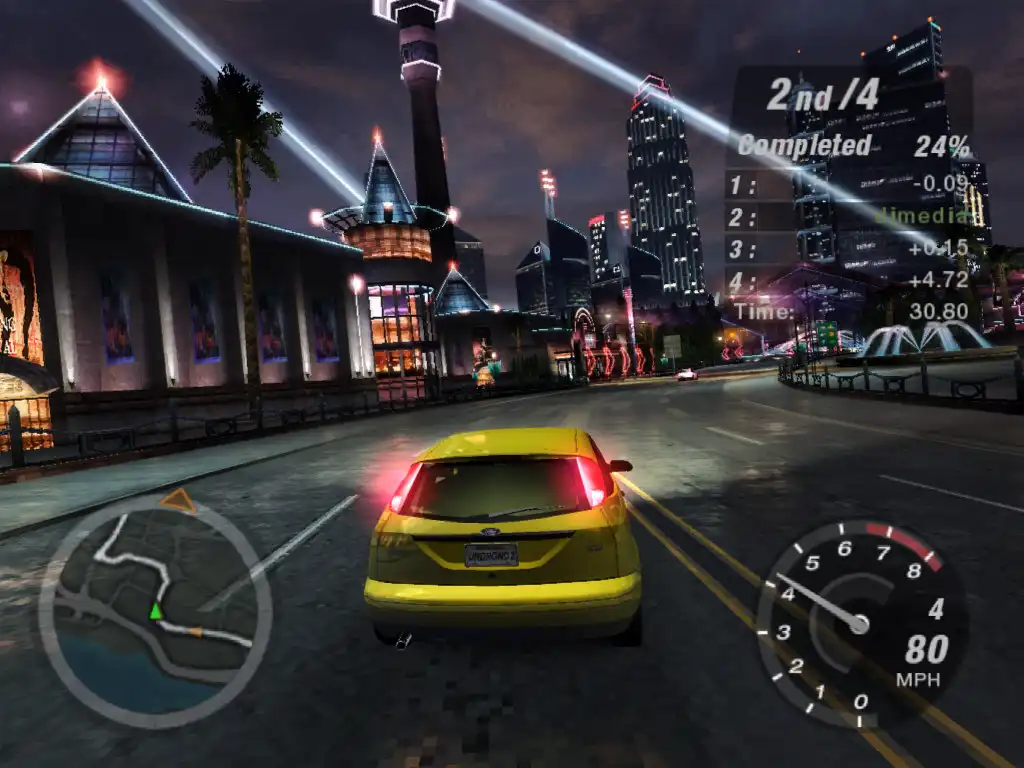This screenshot has width=1024, height=768.
Task: Click the circular minimap
Action: pyautogui.click(x=155, y=610)
